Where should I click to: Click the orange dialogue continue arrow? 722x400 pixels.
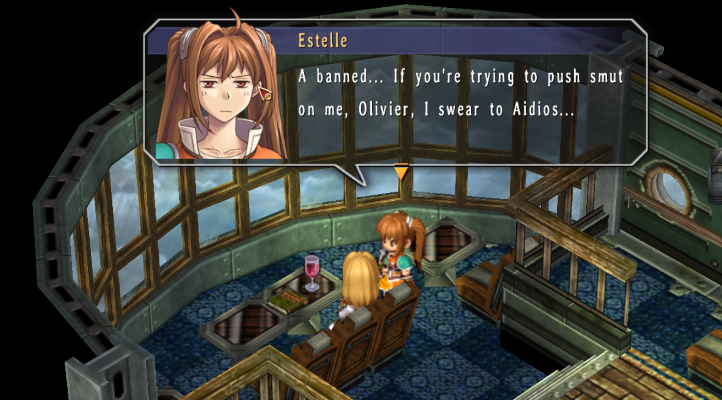point(401,173)
